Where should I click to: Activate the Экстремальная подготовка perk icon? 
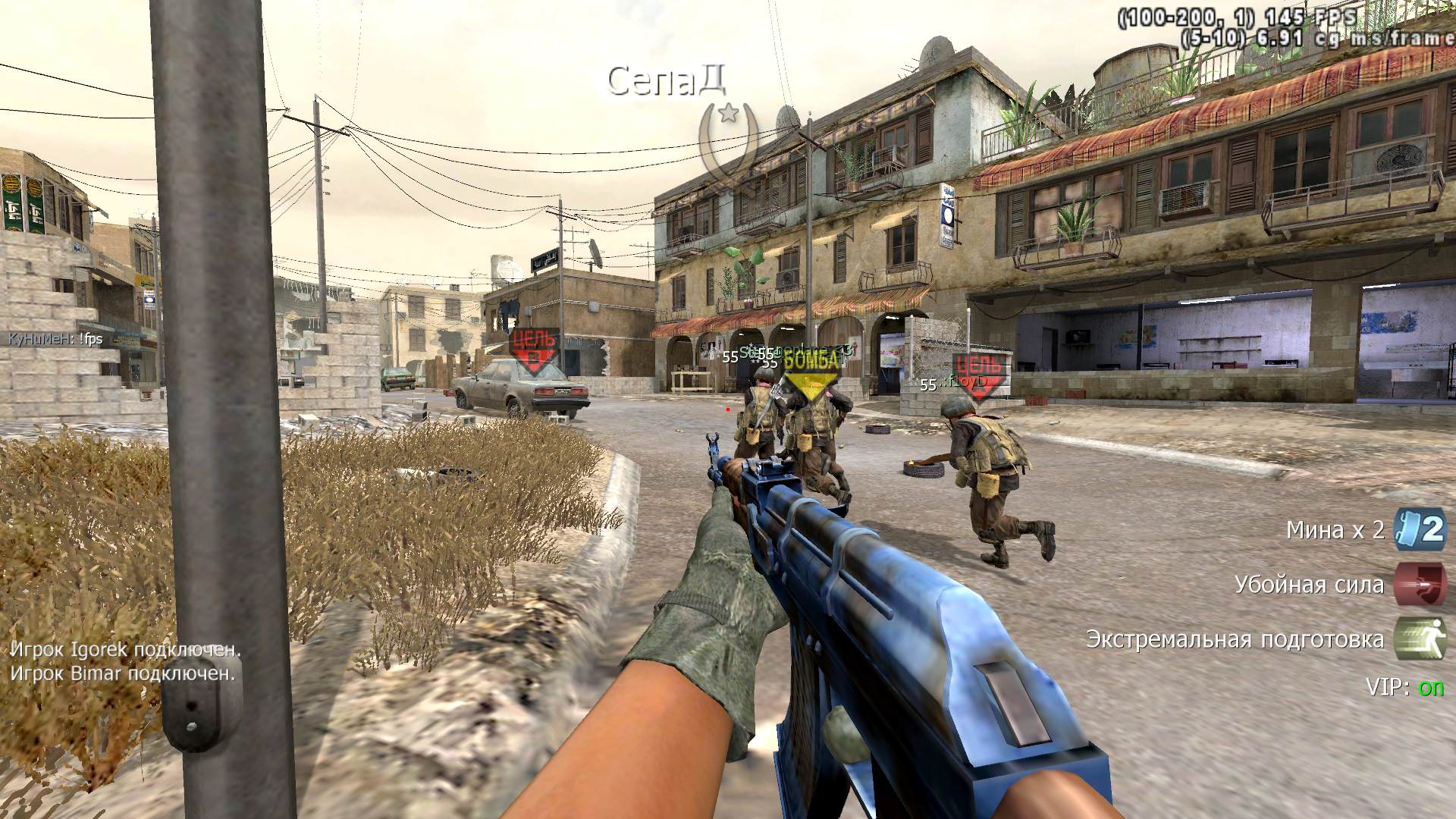pos(1420,639)
